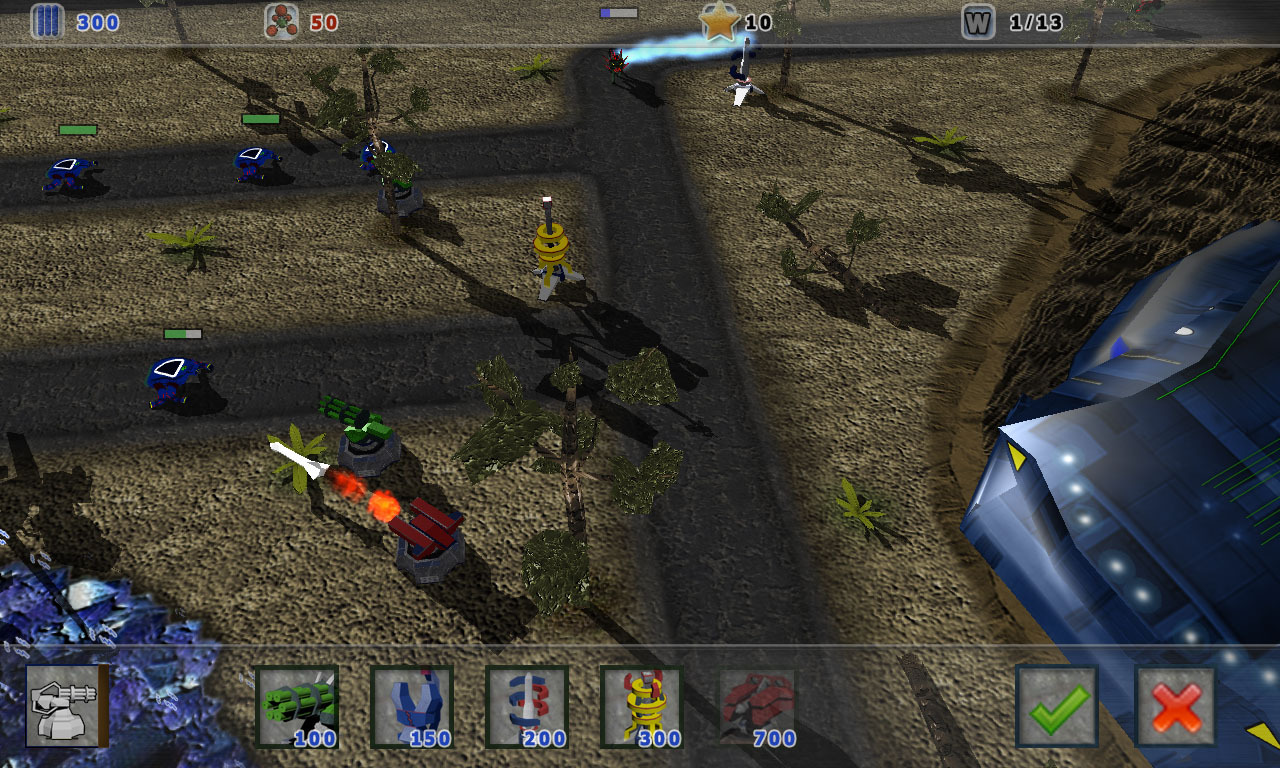Cancel with the red X button
The height and width of the screenshot is (768, 1280).
pyautogui.click(x=1176, y=706)
